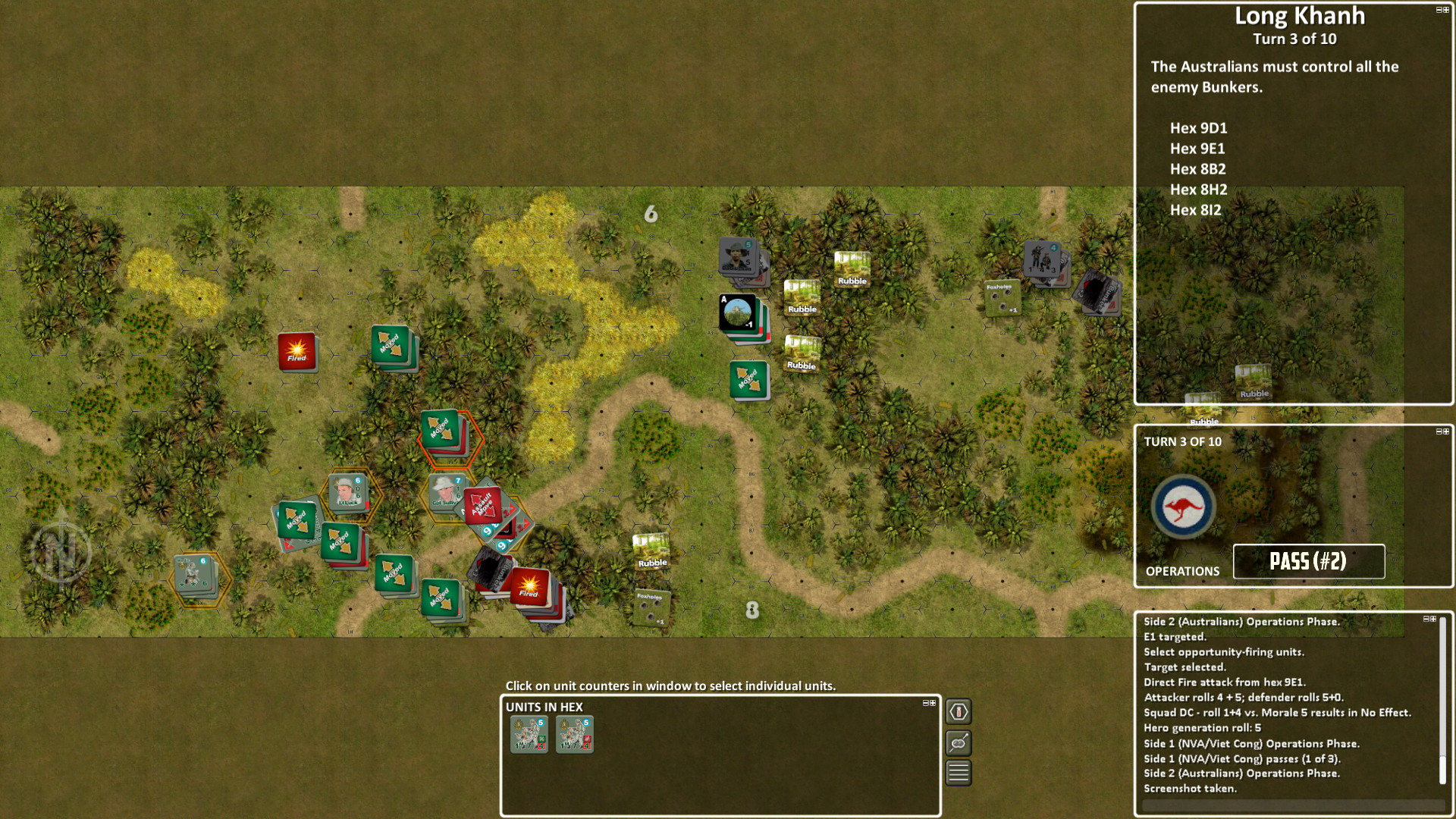
Task: Click the PASS (#2) button
Action: point(1309,562)
